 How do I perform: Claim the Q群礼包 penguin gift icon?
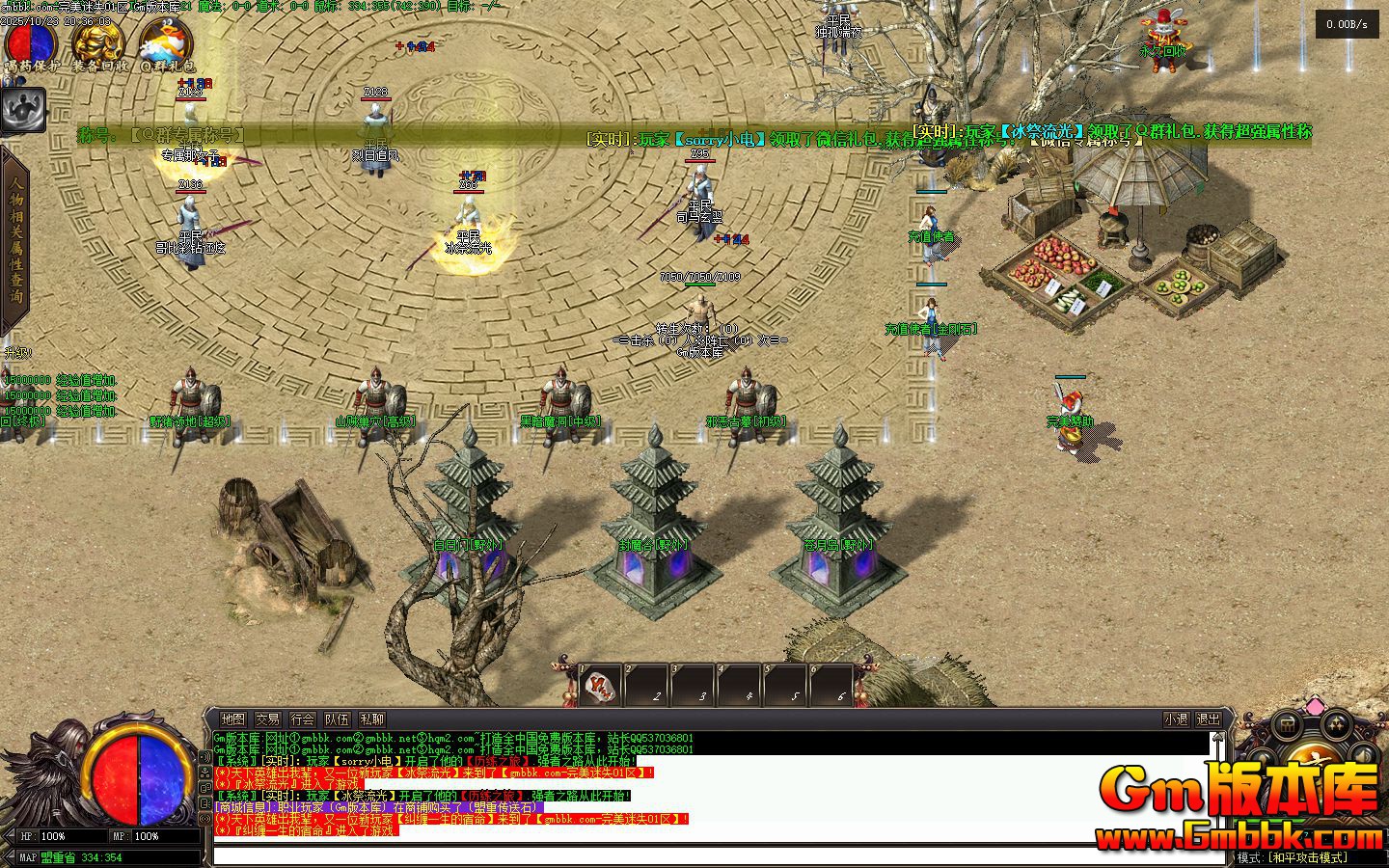[x=166, y=43]
